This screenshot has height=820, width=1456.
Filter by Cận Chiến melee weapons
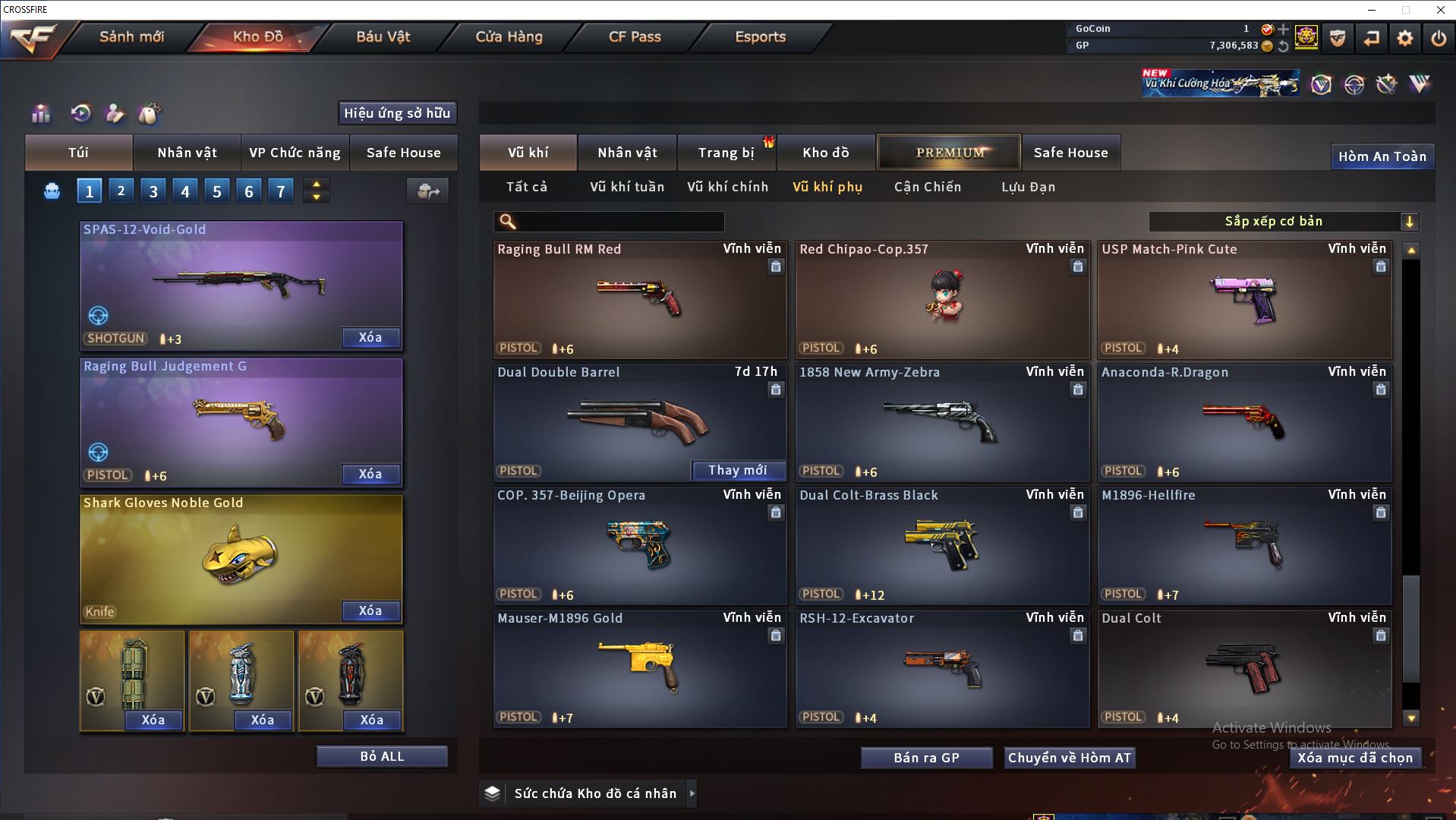[x=927, y=187]
